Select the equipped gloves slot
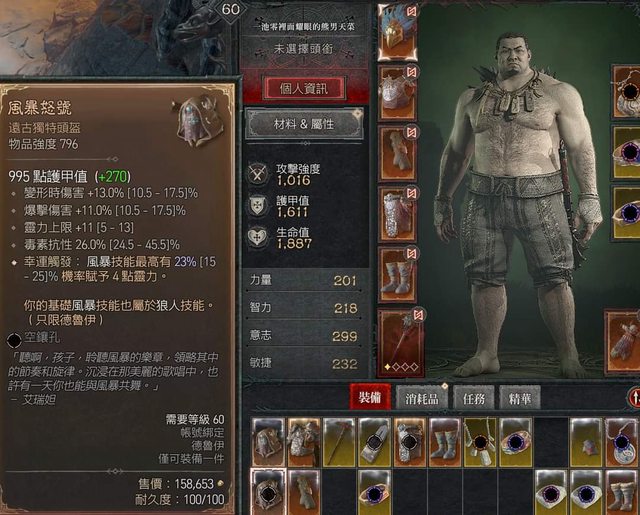This screenshot has height=515, width=640. [x=398, y=152]
